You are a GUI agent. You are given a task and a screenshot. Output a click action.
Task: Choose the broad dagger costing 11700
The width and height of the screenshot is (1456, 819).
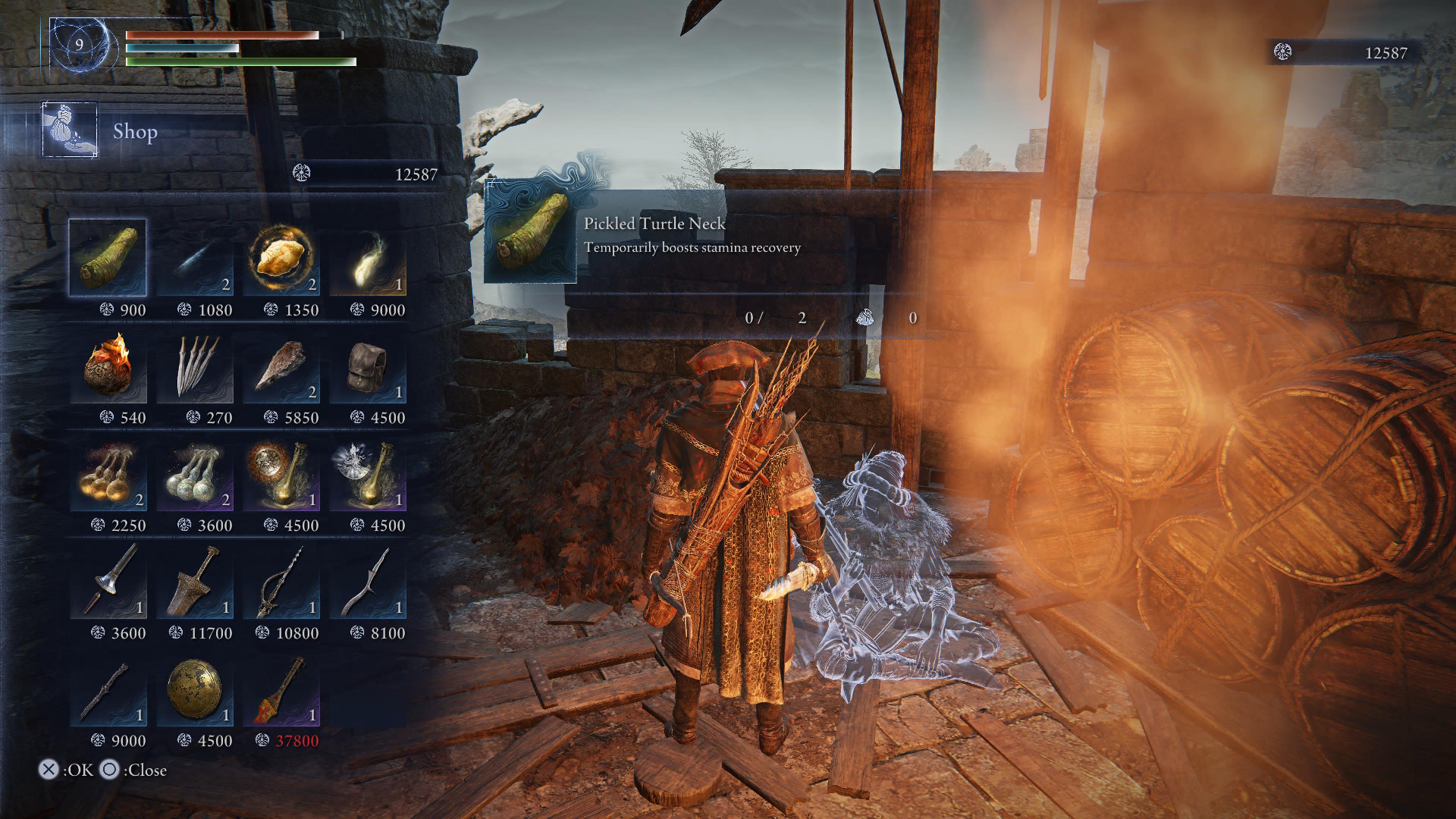pyautogui.click(x=195, y=582)
